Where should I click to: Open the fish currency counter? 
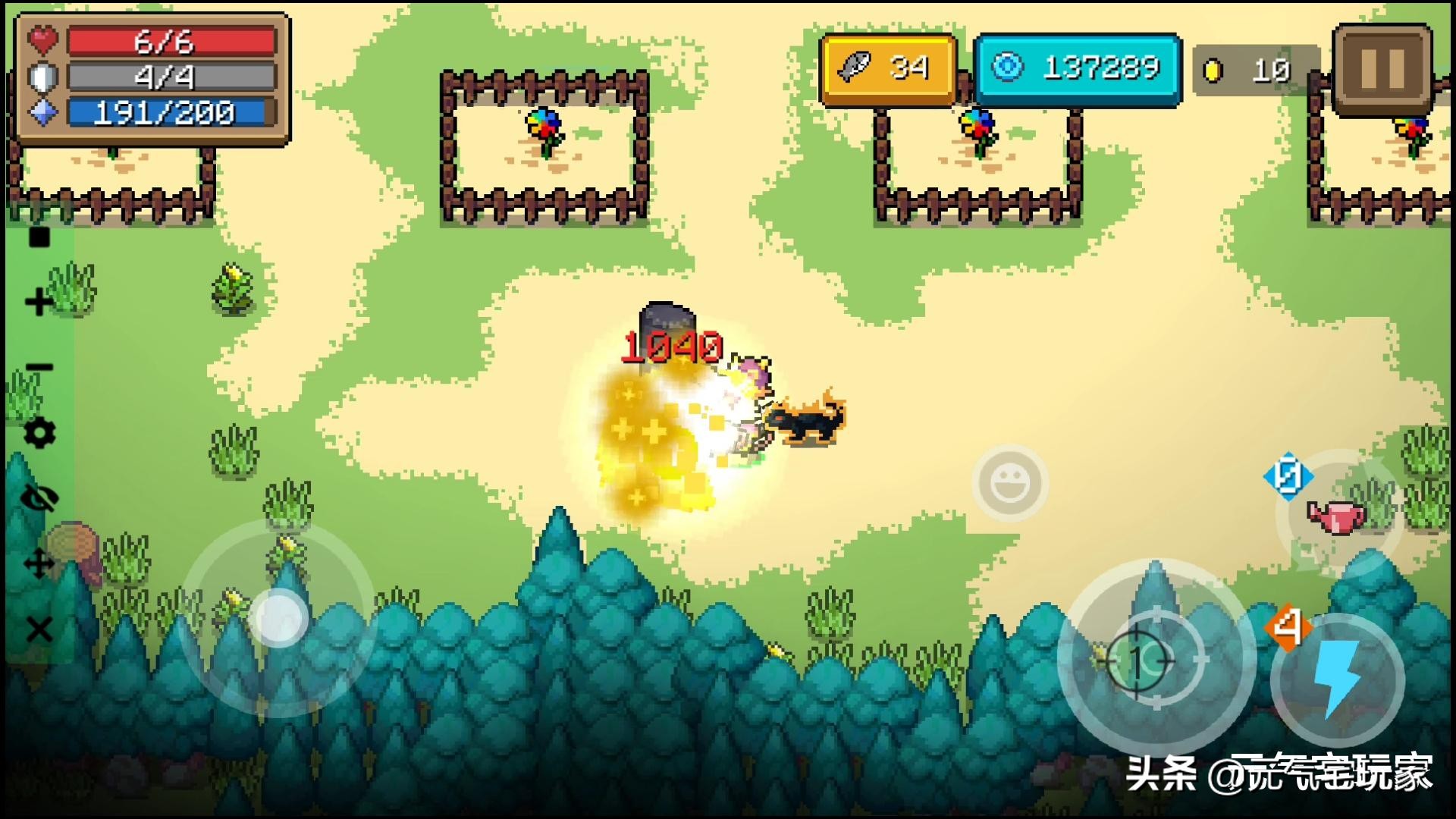click(x=887, y=69)
